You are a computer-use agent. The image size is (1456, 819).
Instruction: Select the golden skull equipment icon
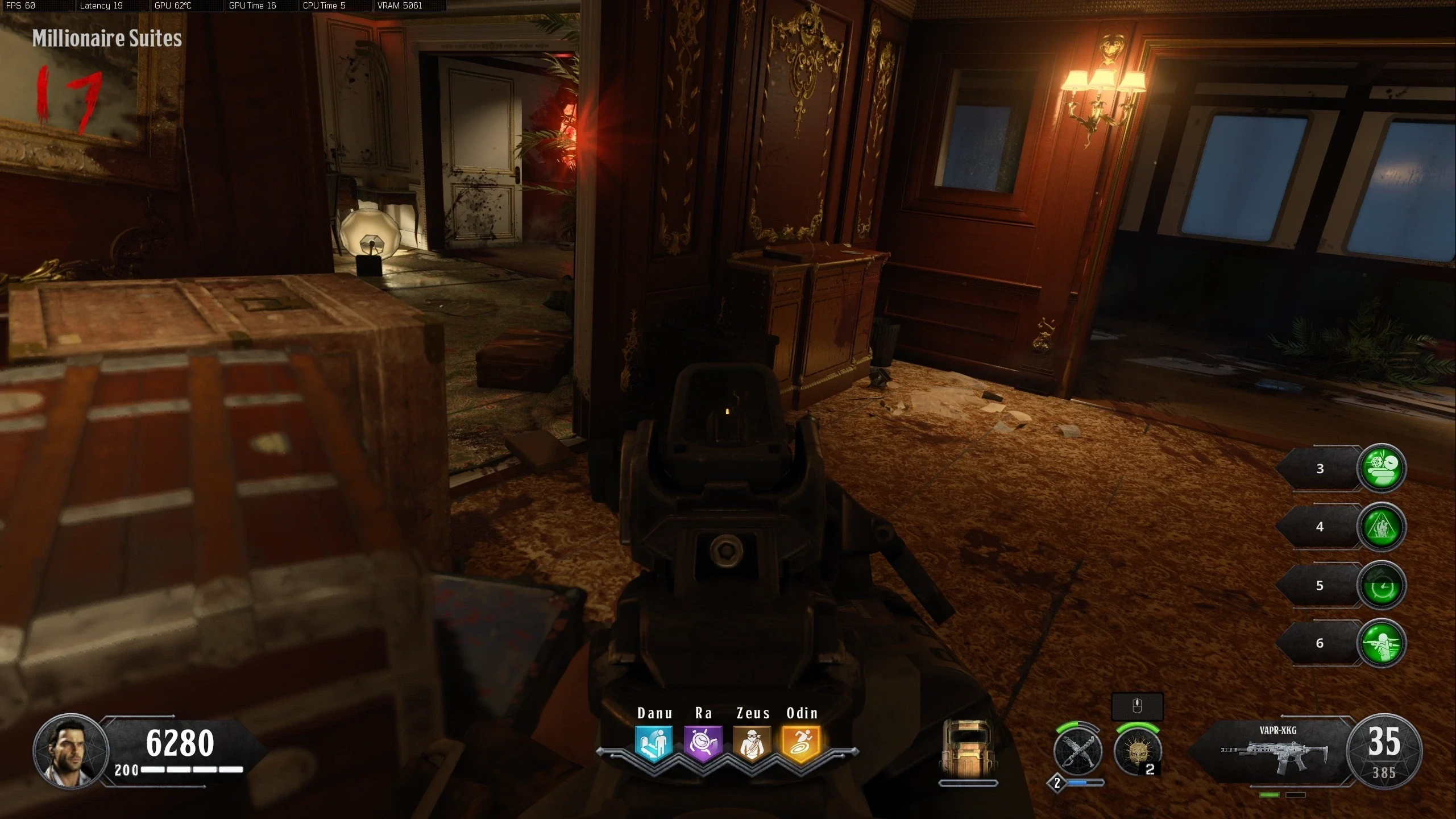[1137, 752]
